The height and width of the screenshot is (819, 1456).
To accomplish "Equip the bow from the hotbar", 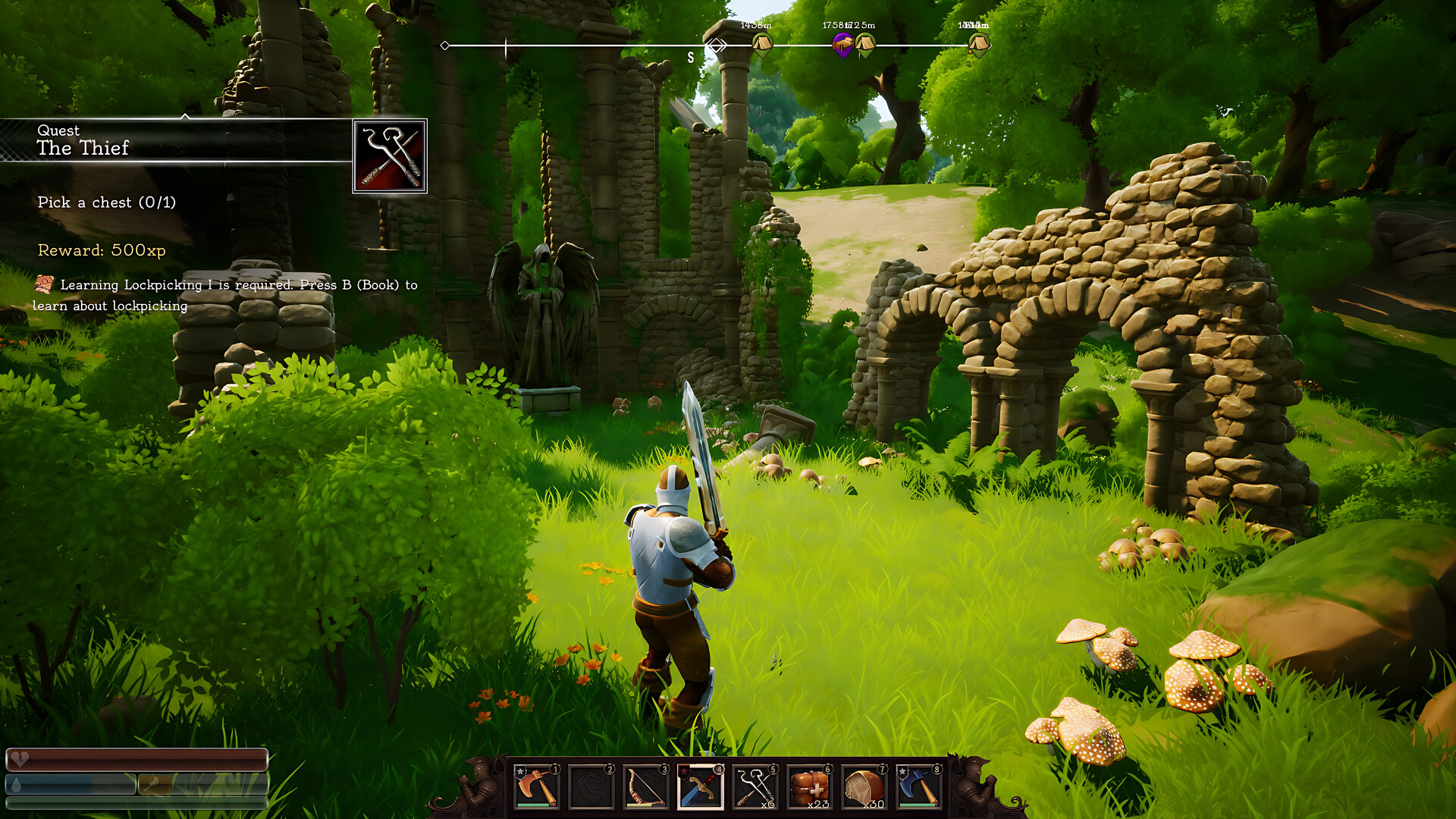I will coord(645,786).
